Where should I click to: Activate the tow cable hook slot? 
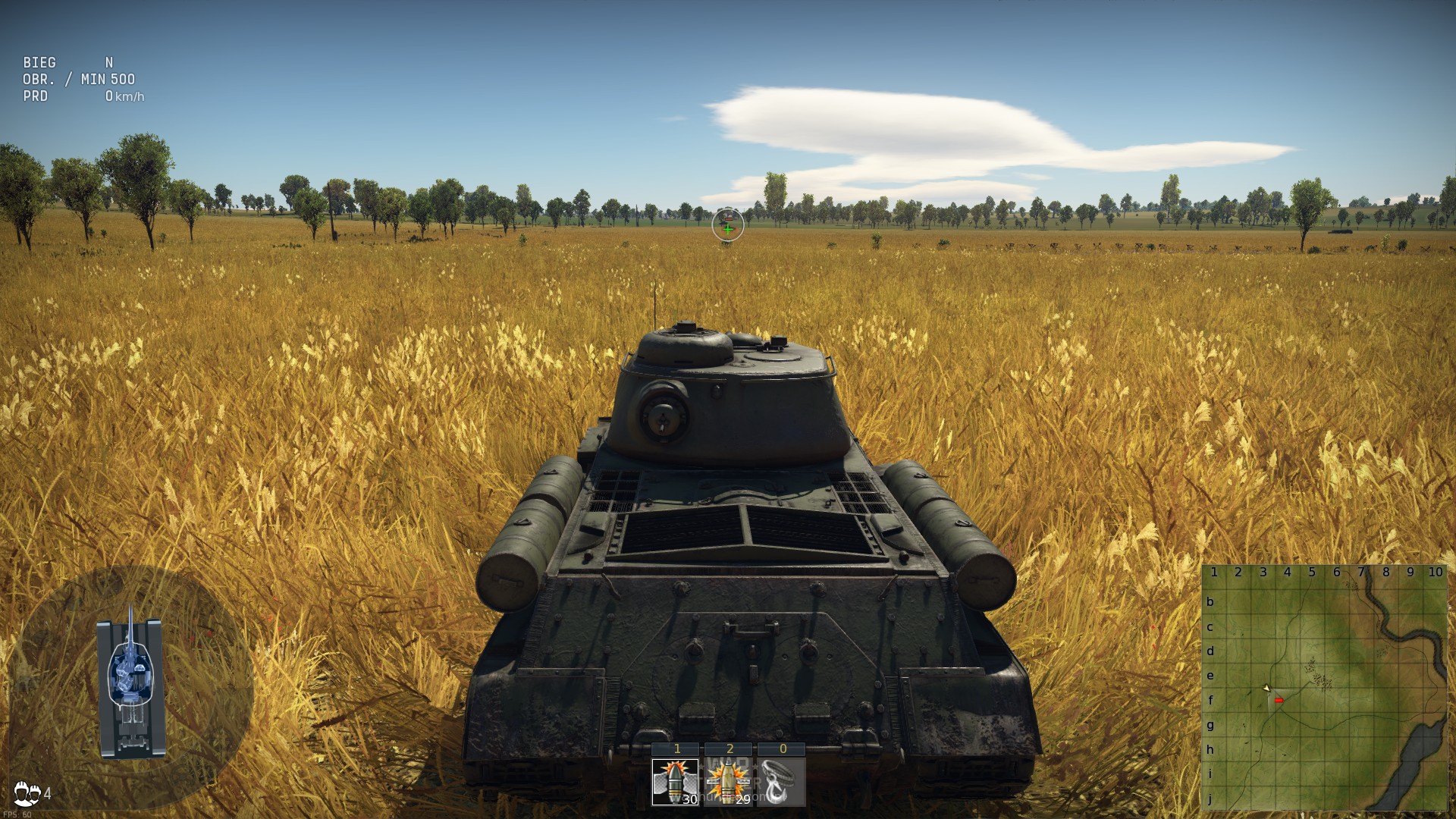(782, 782)
